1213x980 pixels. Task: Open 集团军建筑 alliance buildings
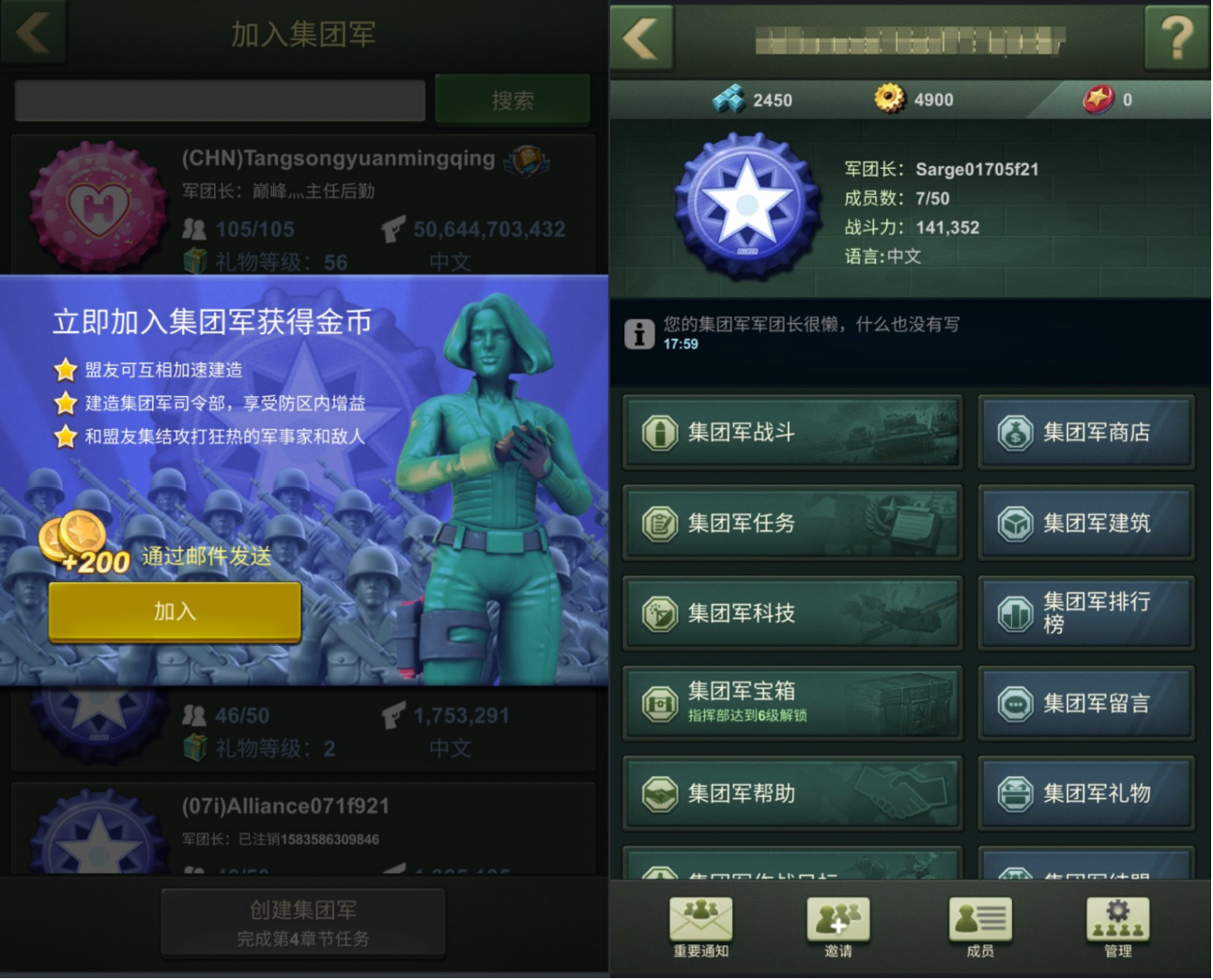[1086, 523]
